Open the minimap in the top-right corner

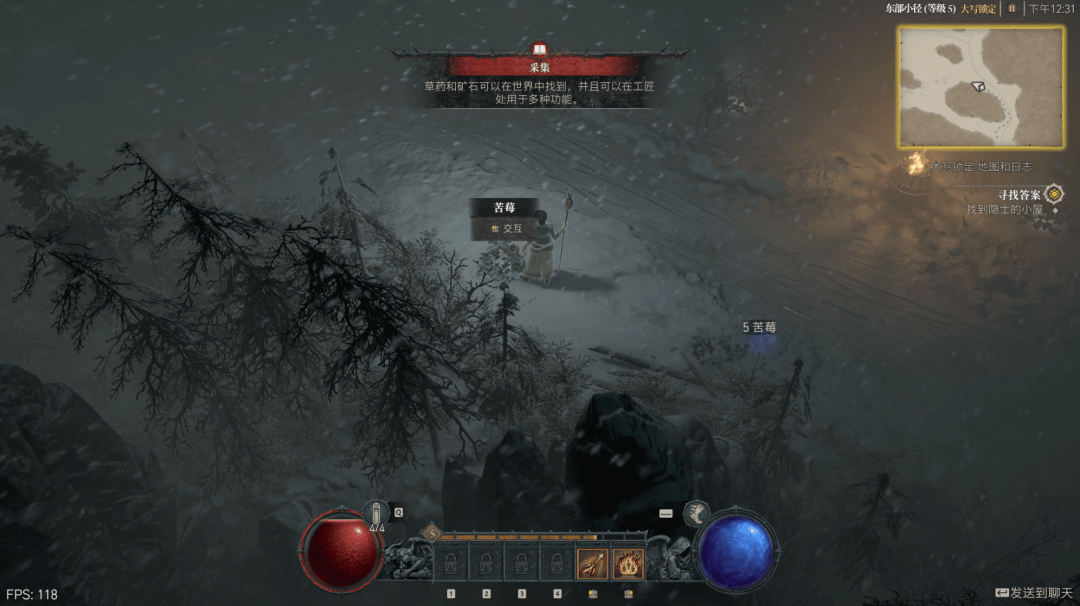[980, 86]
